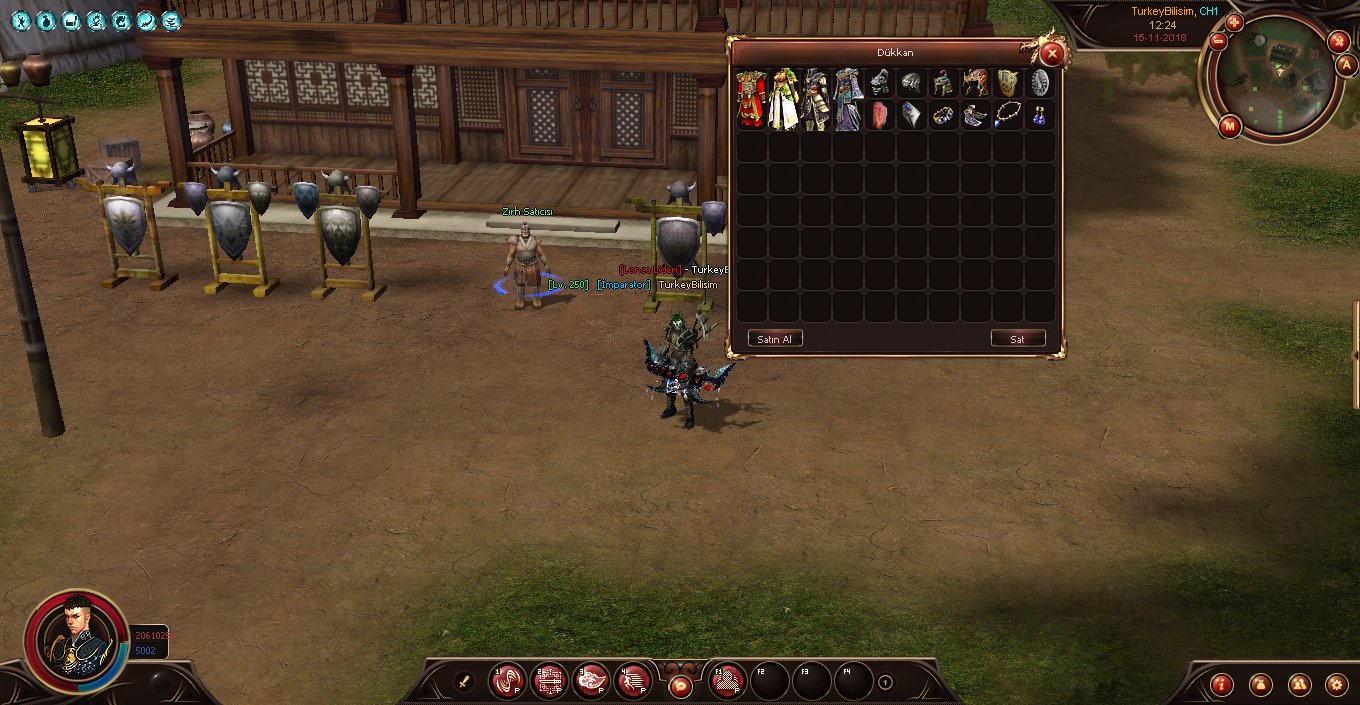Zoom in the minimap with plus button
Screen dimensions: 1360x705
point(1234,22)
